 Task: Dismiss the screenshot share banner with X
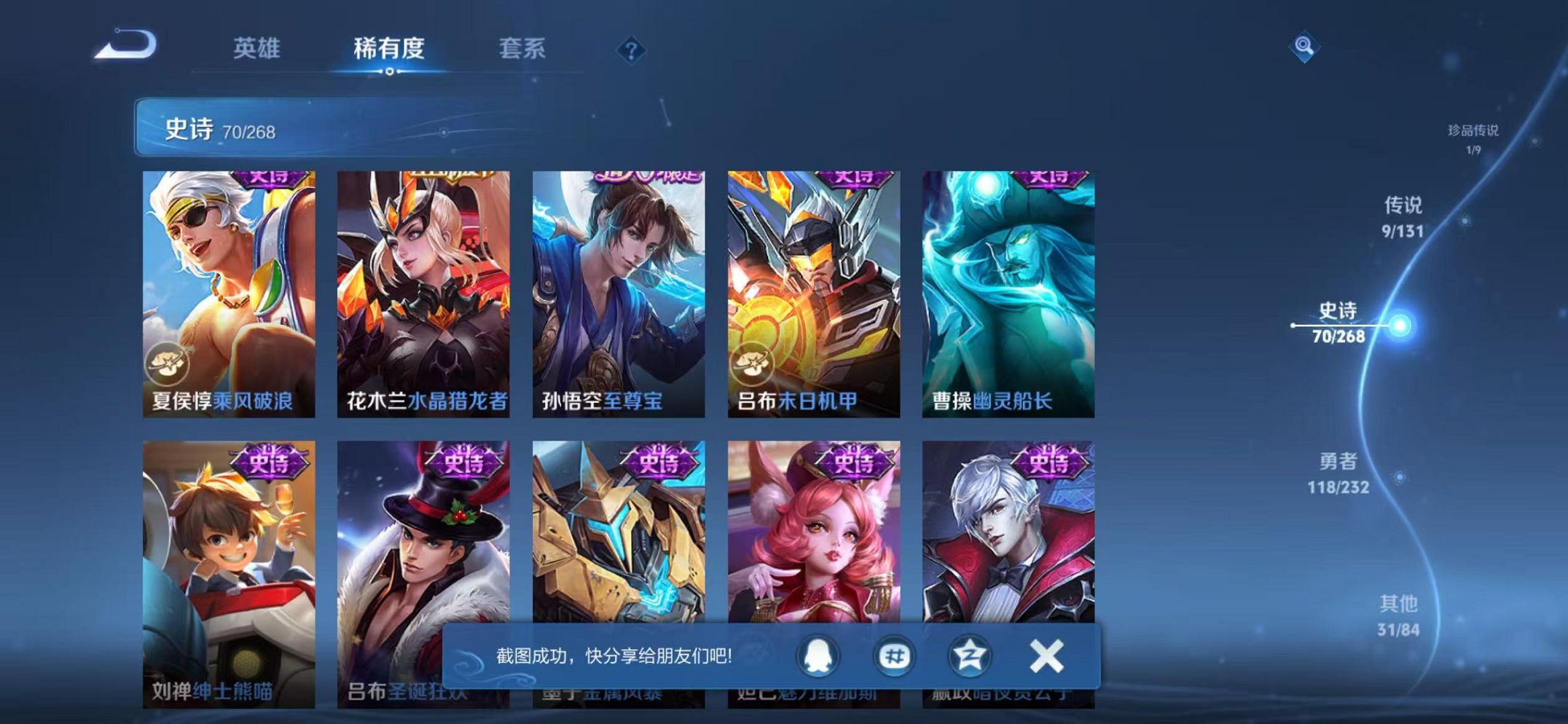1046,656
